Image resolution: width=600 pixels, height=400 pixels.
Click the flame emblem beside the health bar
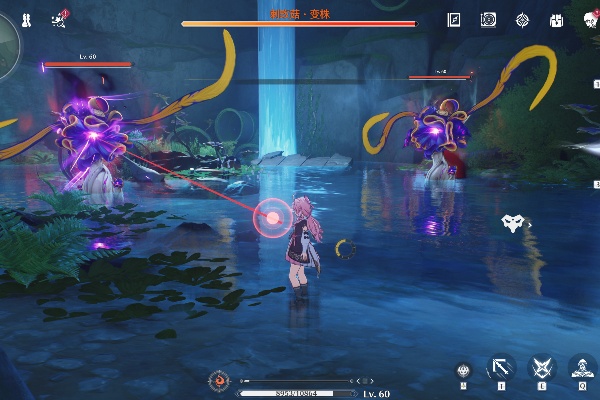click(219, 381)
